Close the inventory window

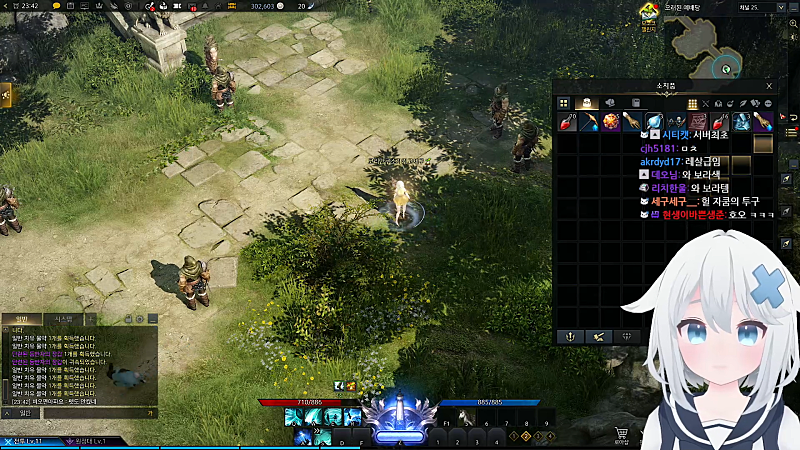769,87
